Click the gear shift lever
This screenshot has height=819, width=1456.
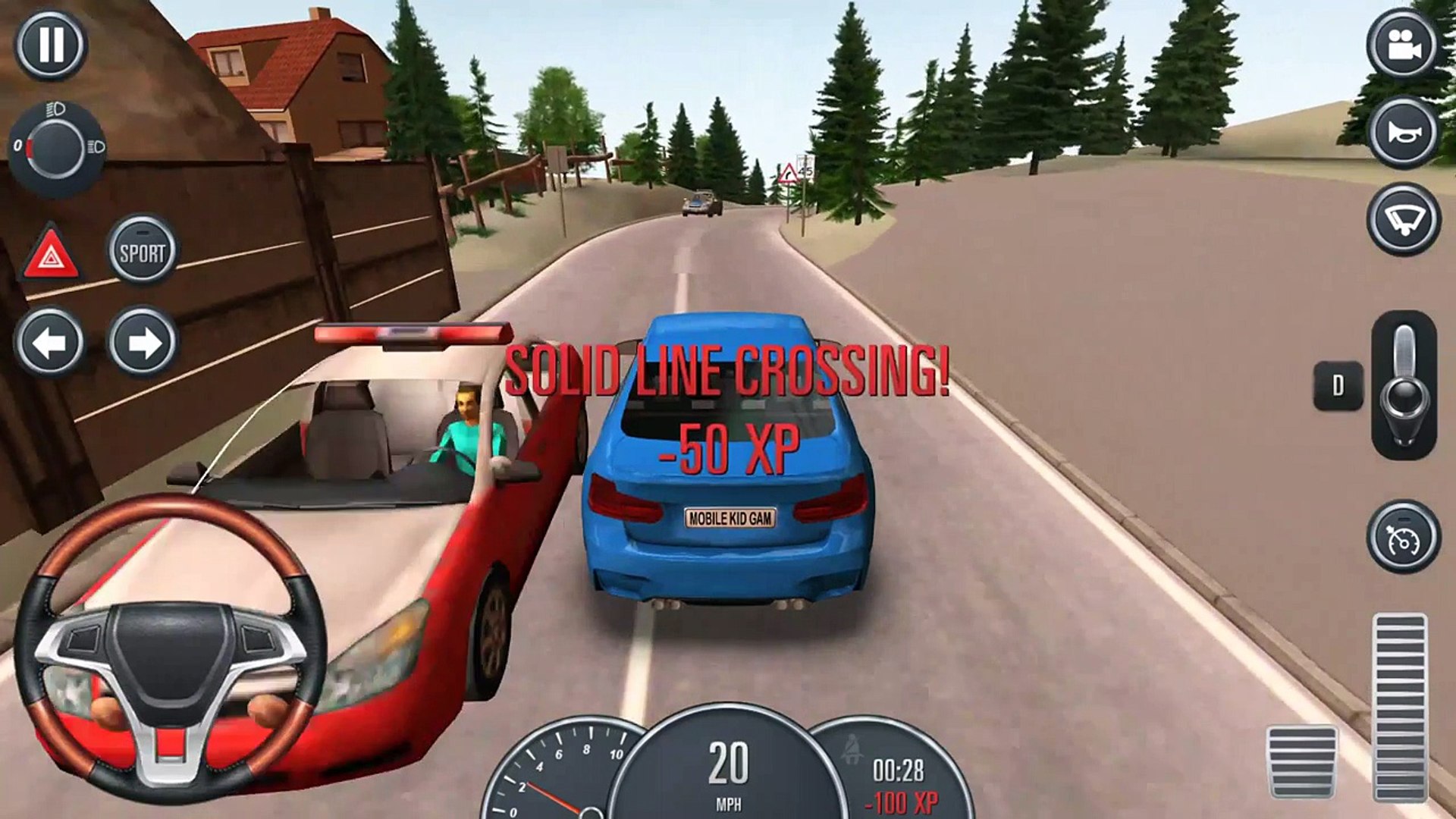1404,387
